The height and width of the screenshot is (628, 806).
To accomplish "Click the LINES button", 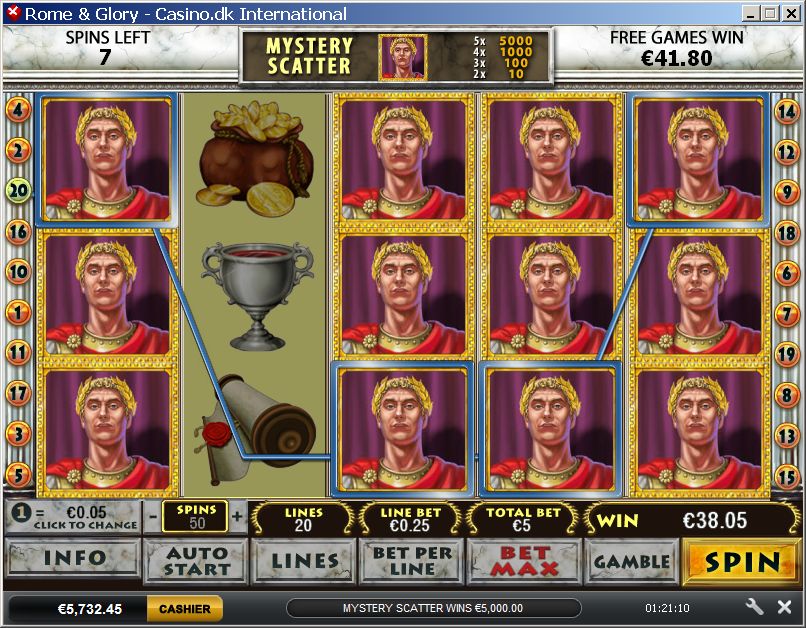I will click(303, 561).
